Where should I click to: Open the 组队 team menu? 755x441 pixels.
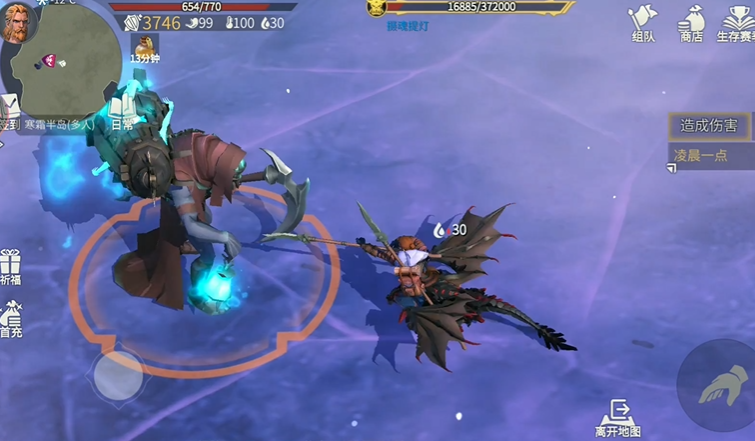642,22
